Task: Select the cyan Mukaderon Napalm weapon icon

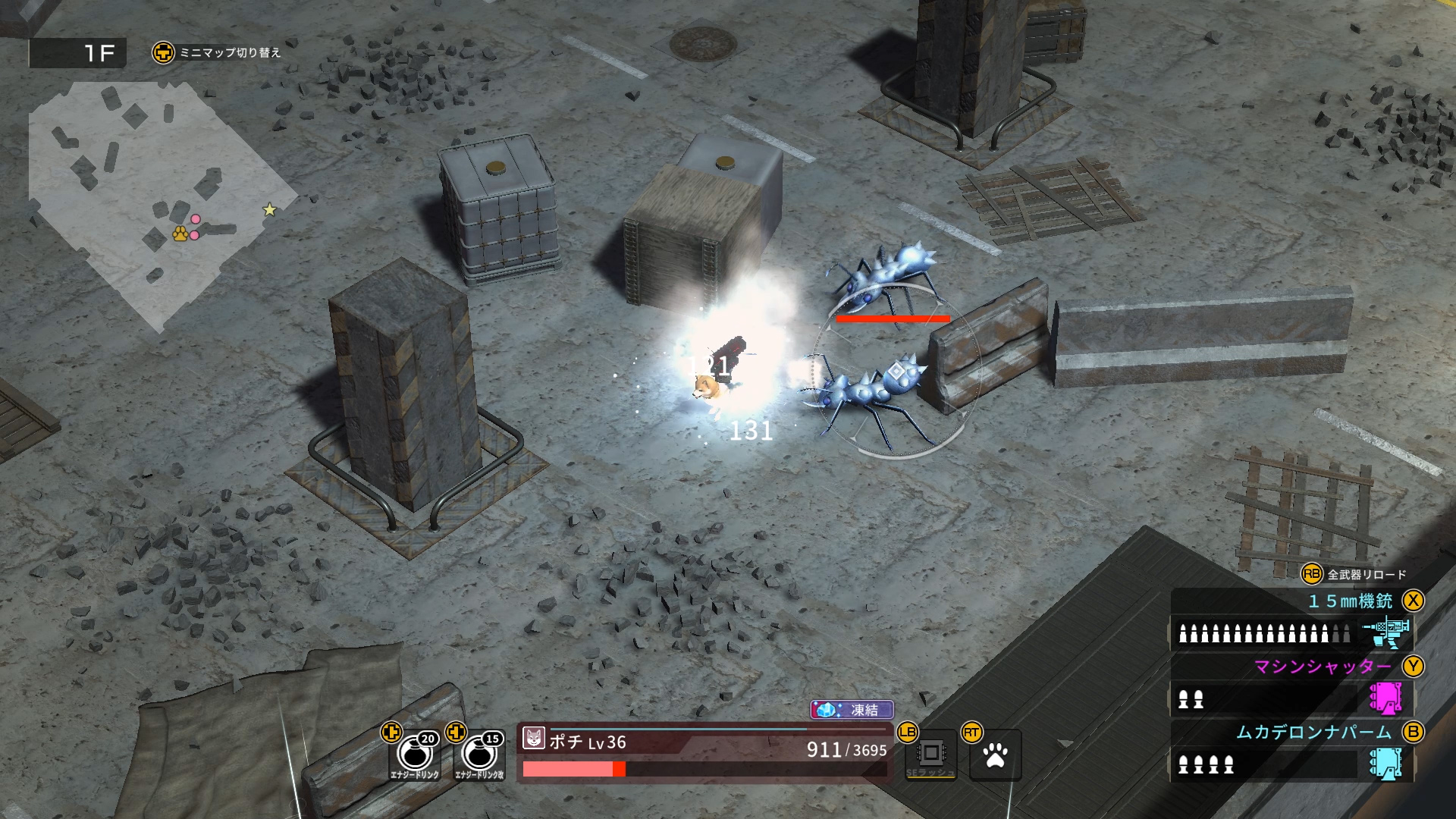Action: coord(1386,764)
